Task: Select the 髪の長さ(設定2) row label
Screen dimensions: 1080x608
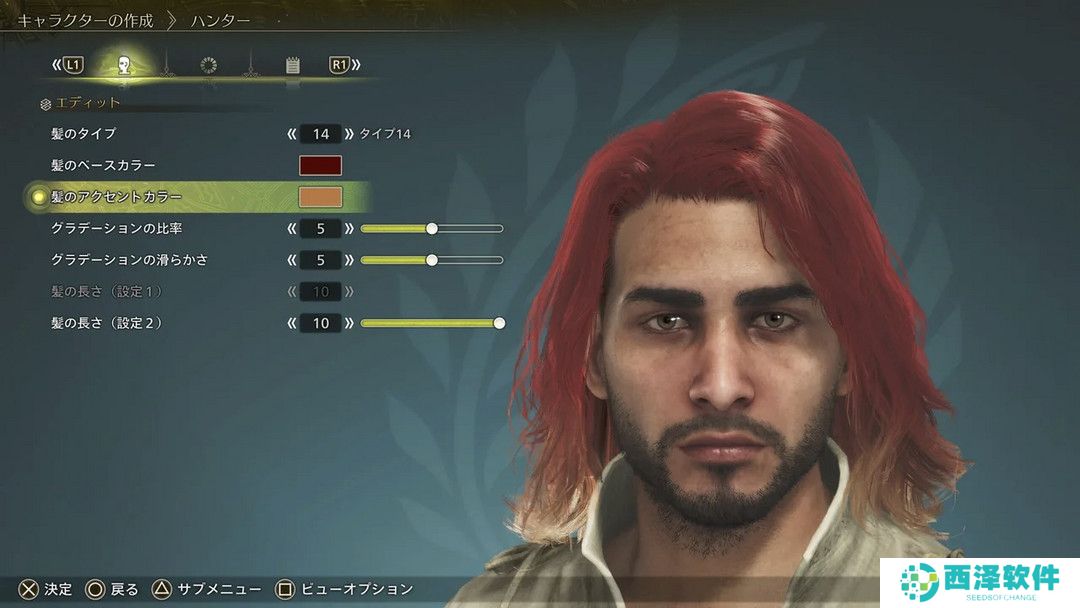Action: [105, 323]
